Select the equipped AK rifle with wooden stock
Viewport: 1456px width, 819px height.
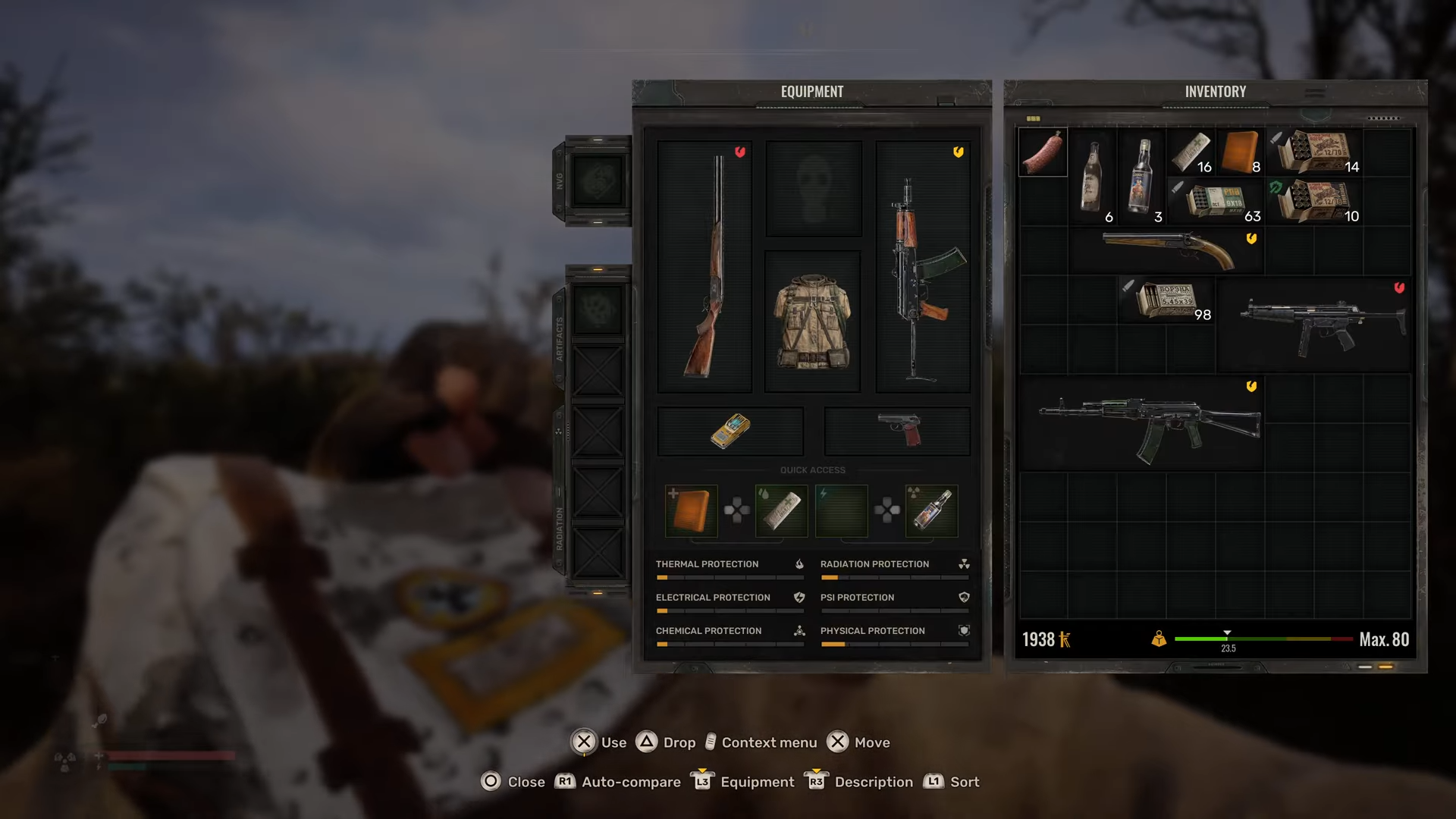923,266
